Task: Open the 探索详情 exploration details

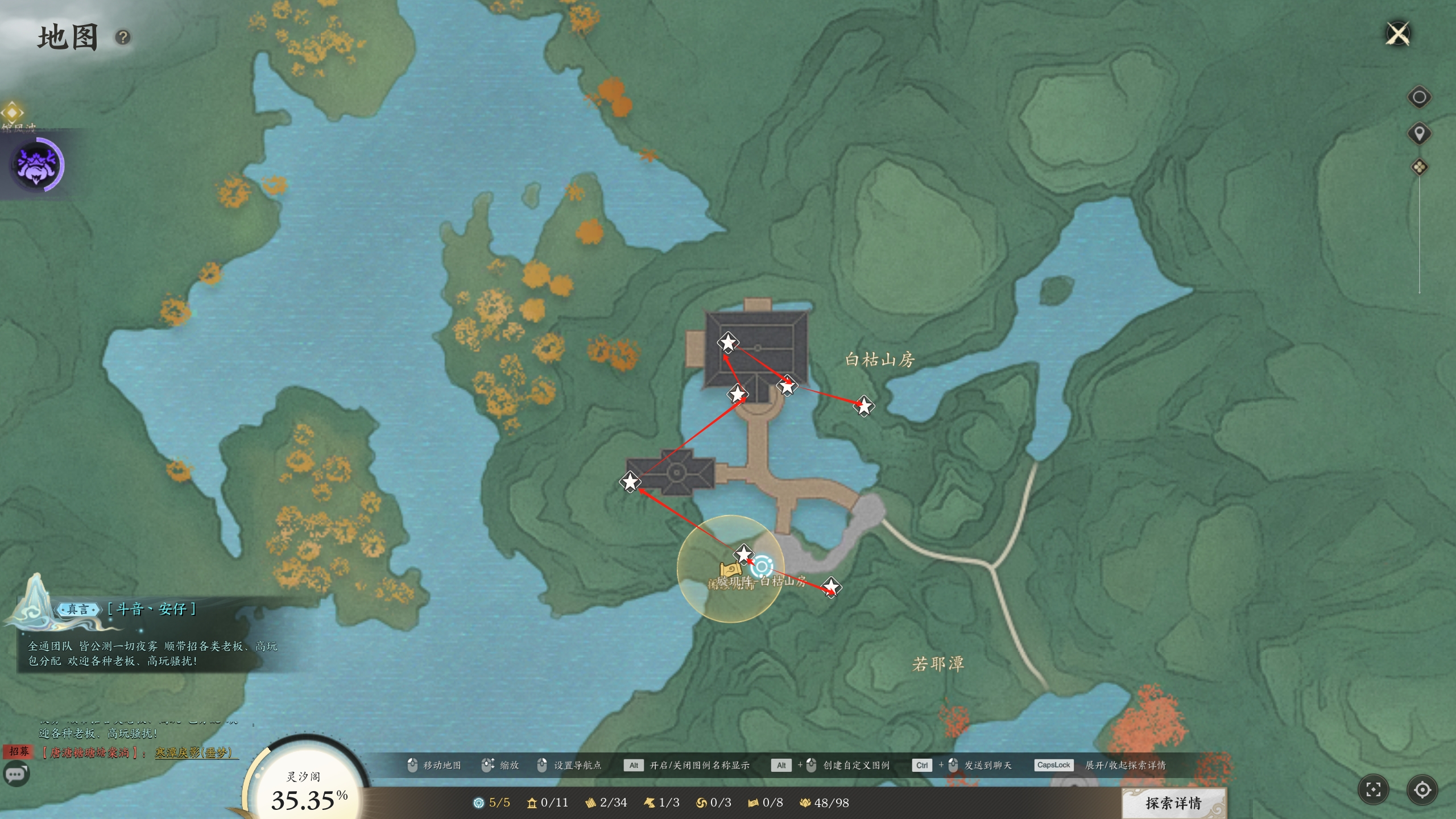Action: (1173, 803)
